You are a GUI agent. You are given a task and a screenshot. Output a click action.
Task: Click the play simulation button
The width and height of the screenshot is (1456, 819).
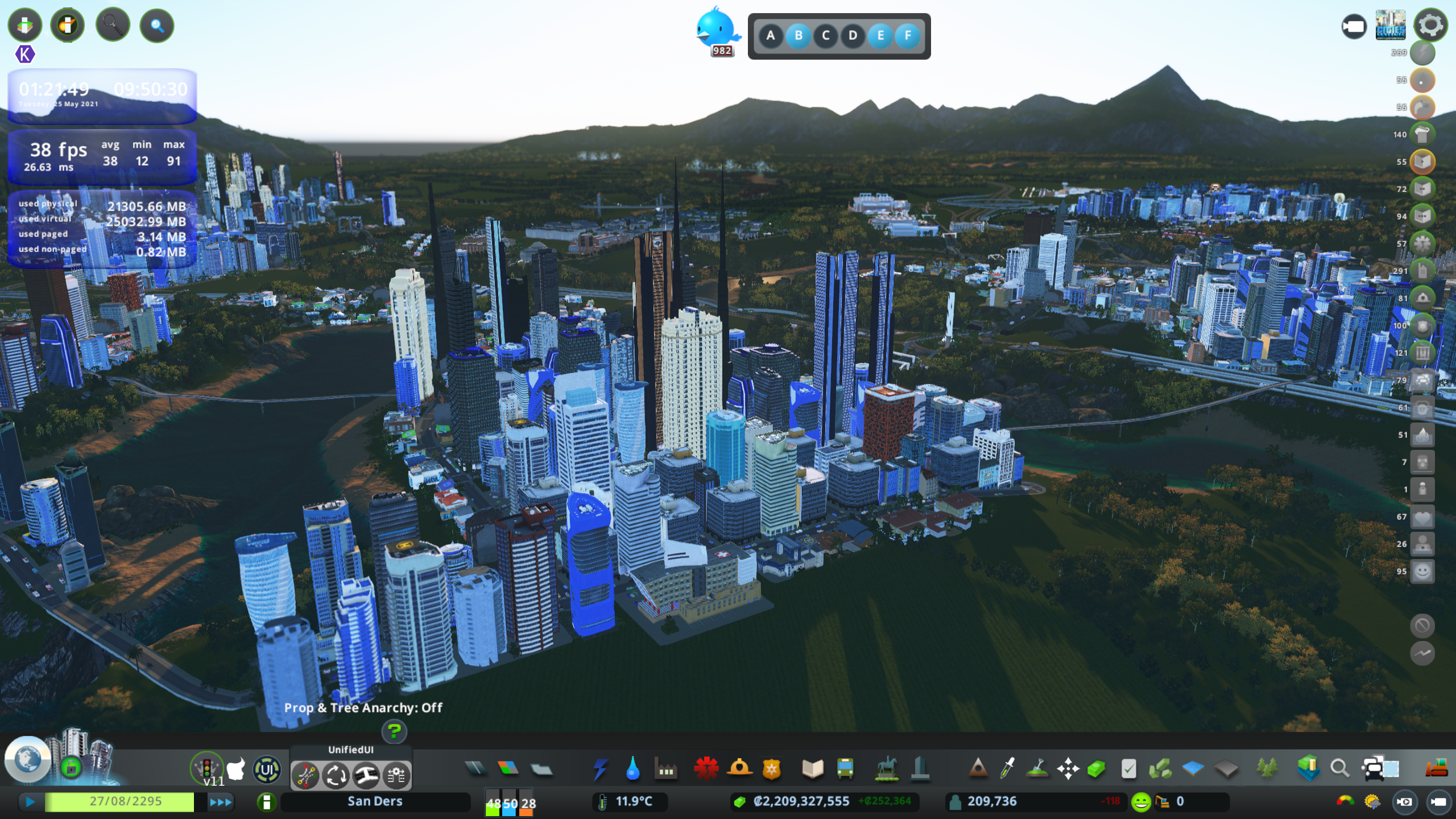31,802
